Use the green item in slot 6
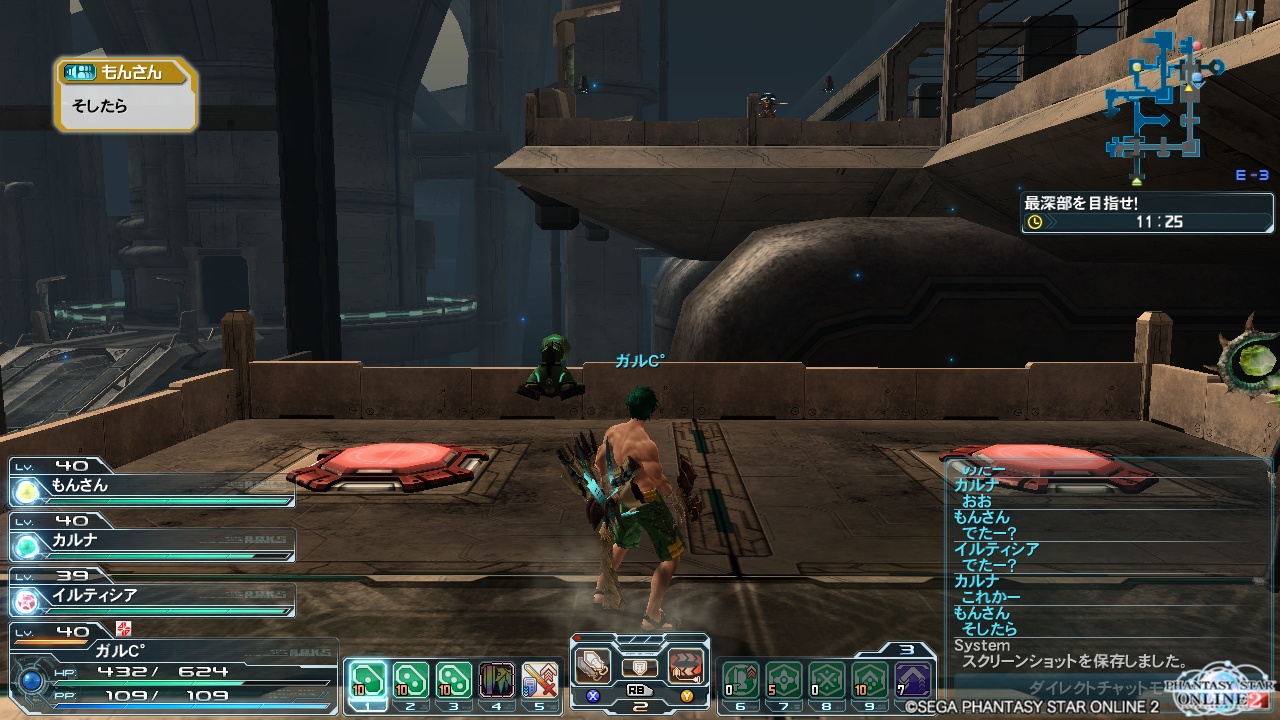Screen dimensions: 1280x720 (x=740, y=680)
